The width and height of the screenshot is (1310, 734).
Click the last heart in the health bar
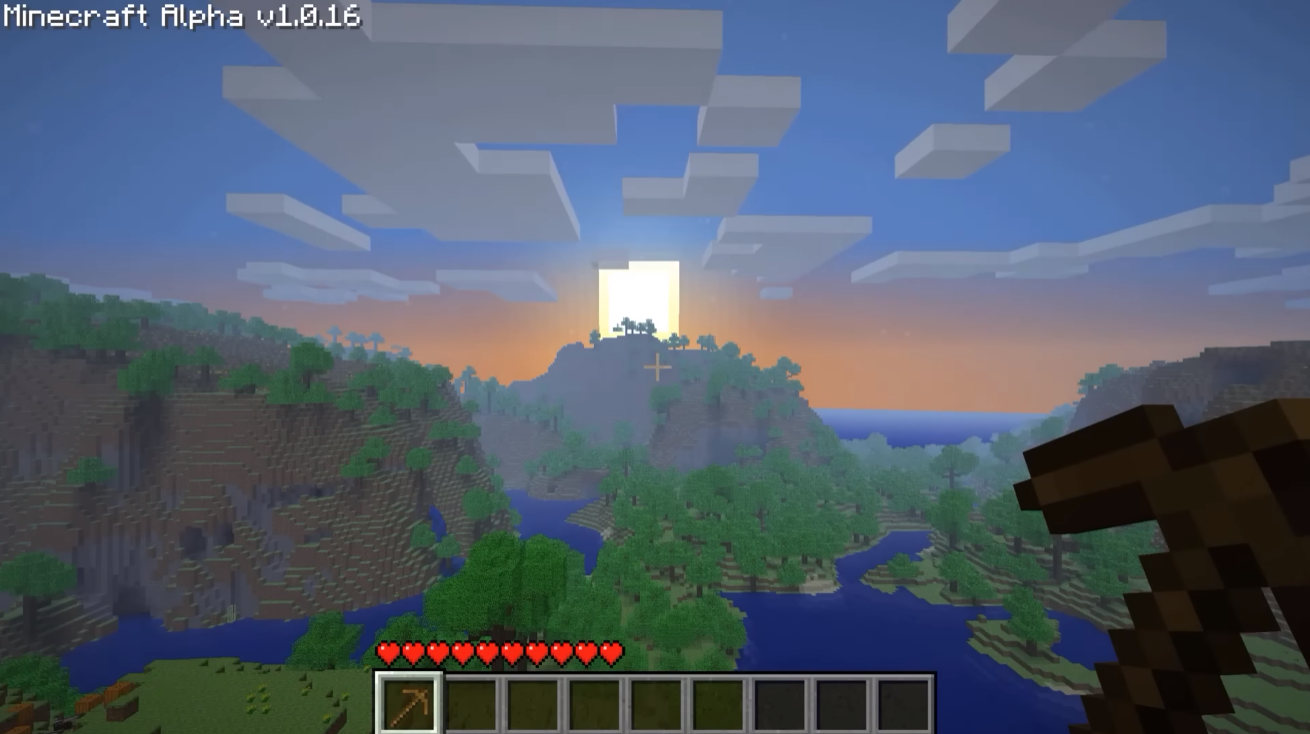click(611, 651)
